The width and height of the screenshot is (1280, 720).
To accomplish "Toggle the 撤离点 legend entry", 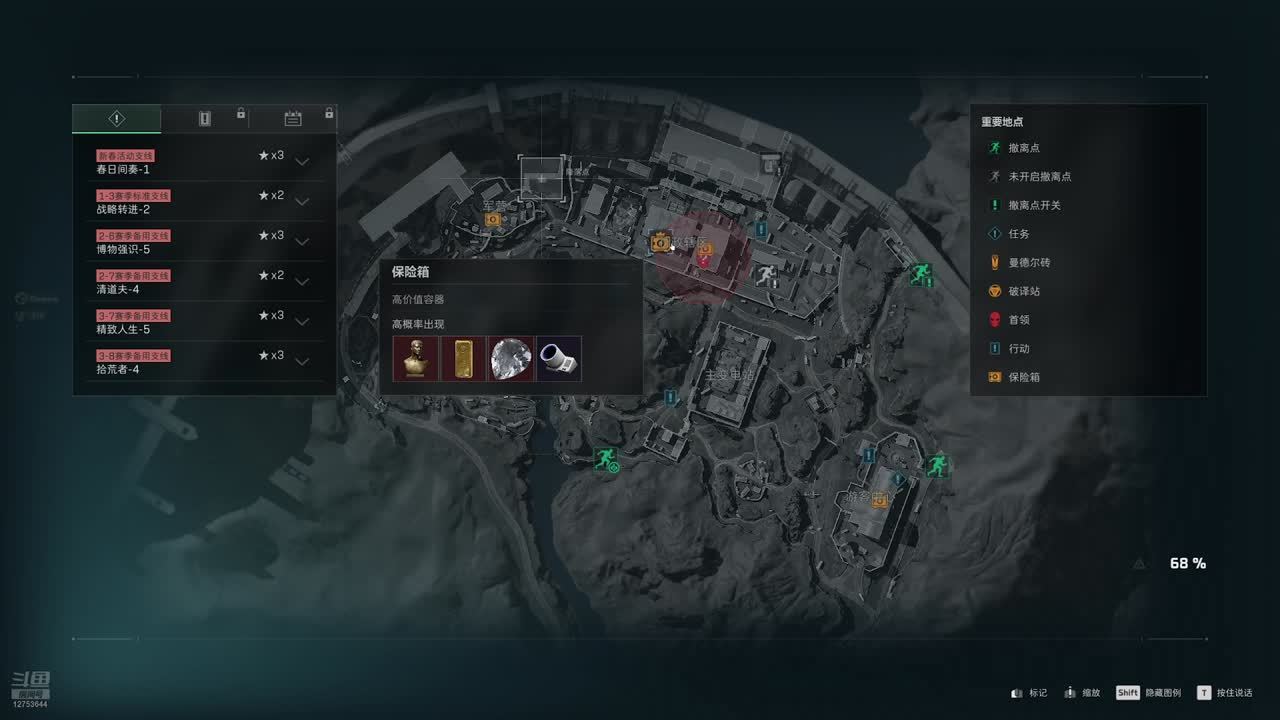I will point(1024,148).
